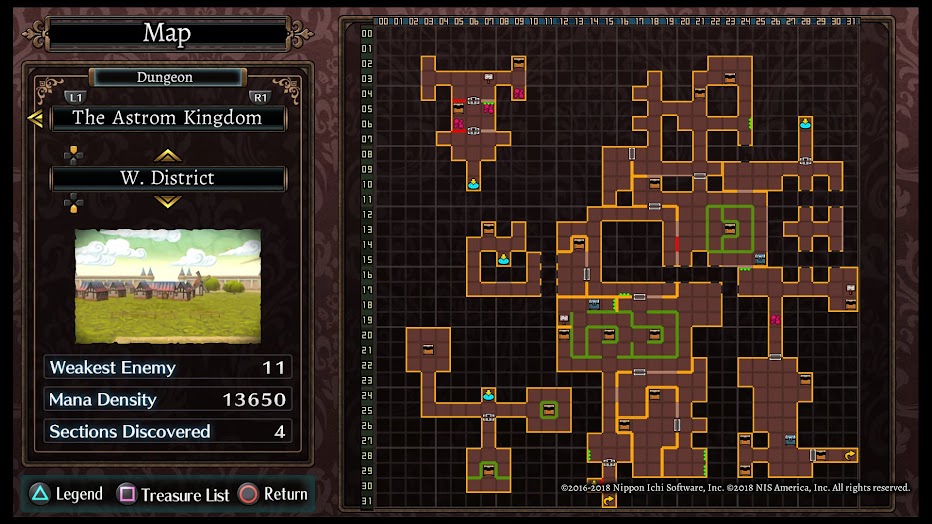Go to next section with down chevron

(x=167, y=201)
